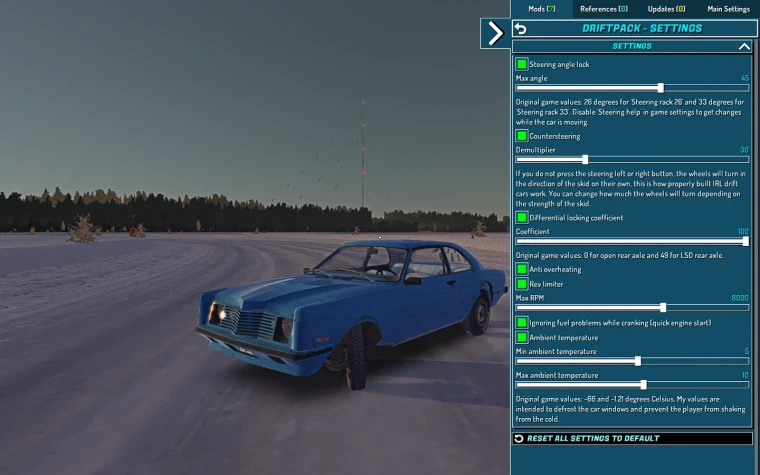Collapse the Settings section header
Image resolution: width=760 pixels, height=475 pixels.
tap(743, 46)
